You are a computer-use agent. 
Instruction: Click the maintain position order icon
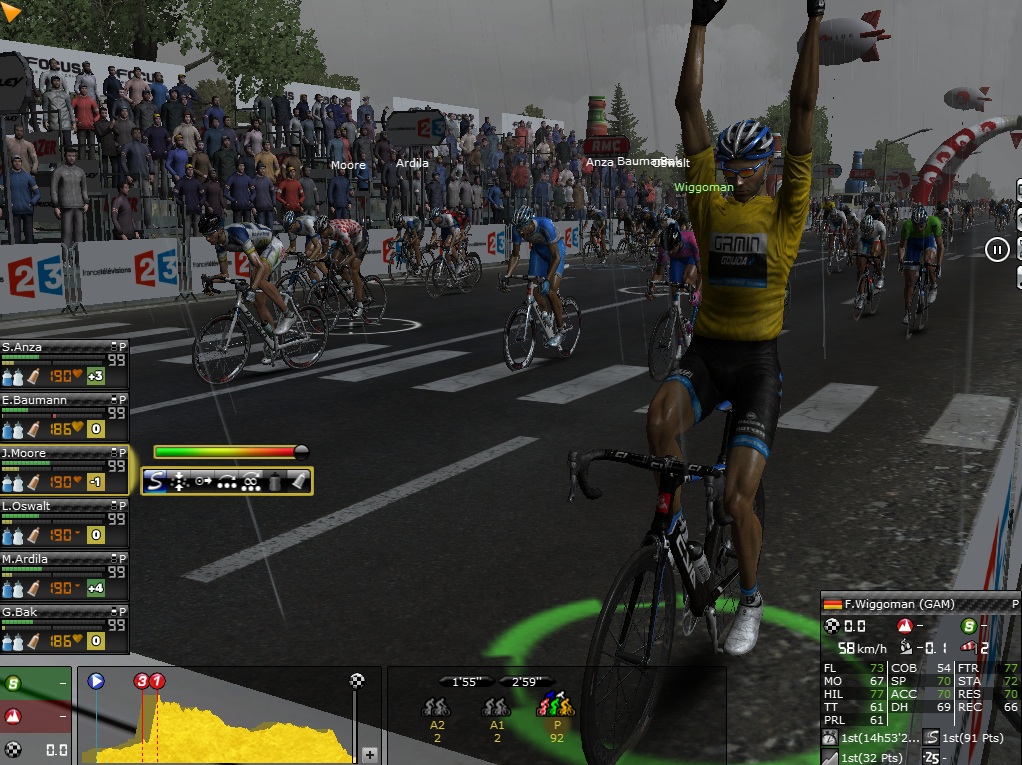[179, 482]
